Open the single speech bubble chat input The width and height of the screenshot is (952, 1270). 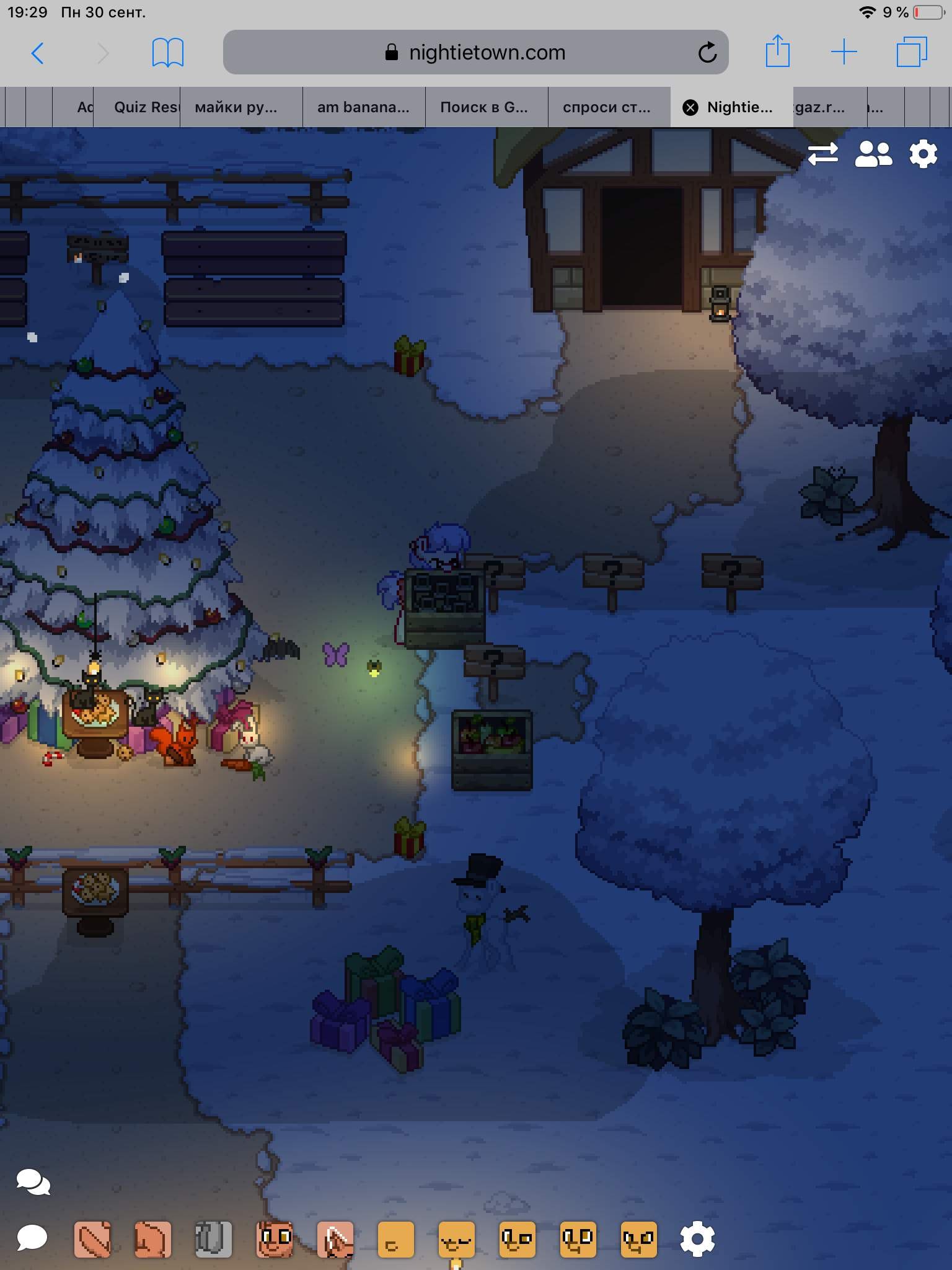click(32, 1238)
